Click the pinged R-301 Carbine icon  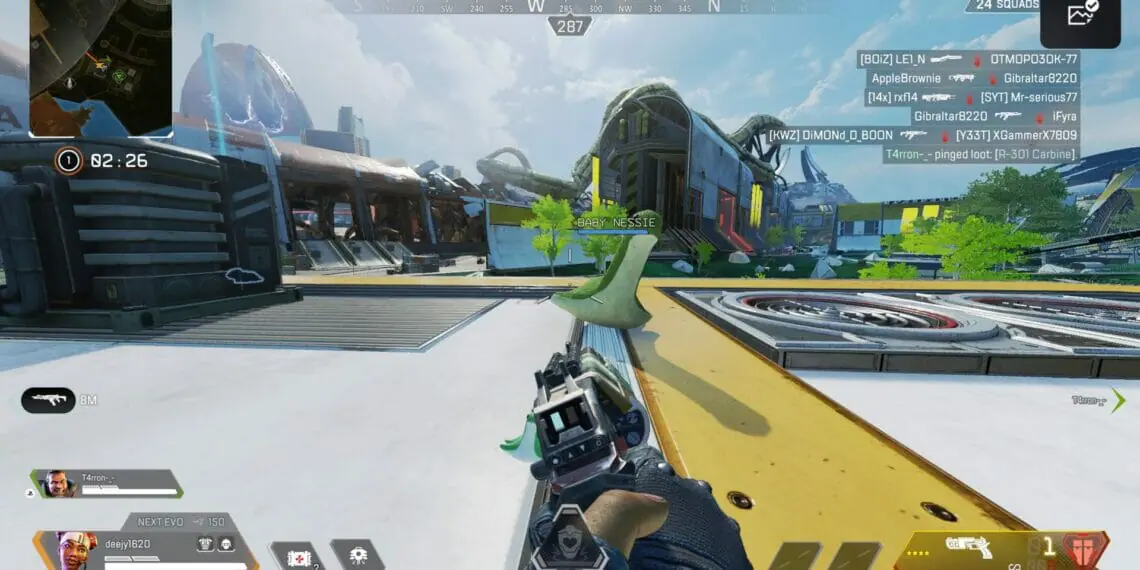(47, 400)
